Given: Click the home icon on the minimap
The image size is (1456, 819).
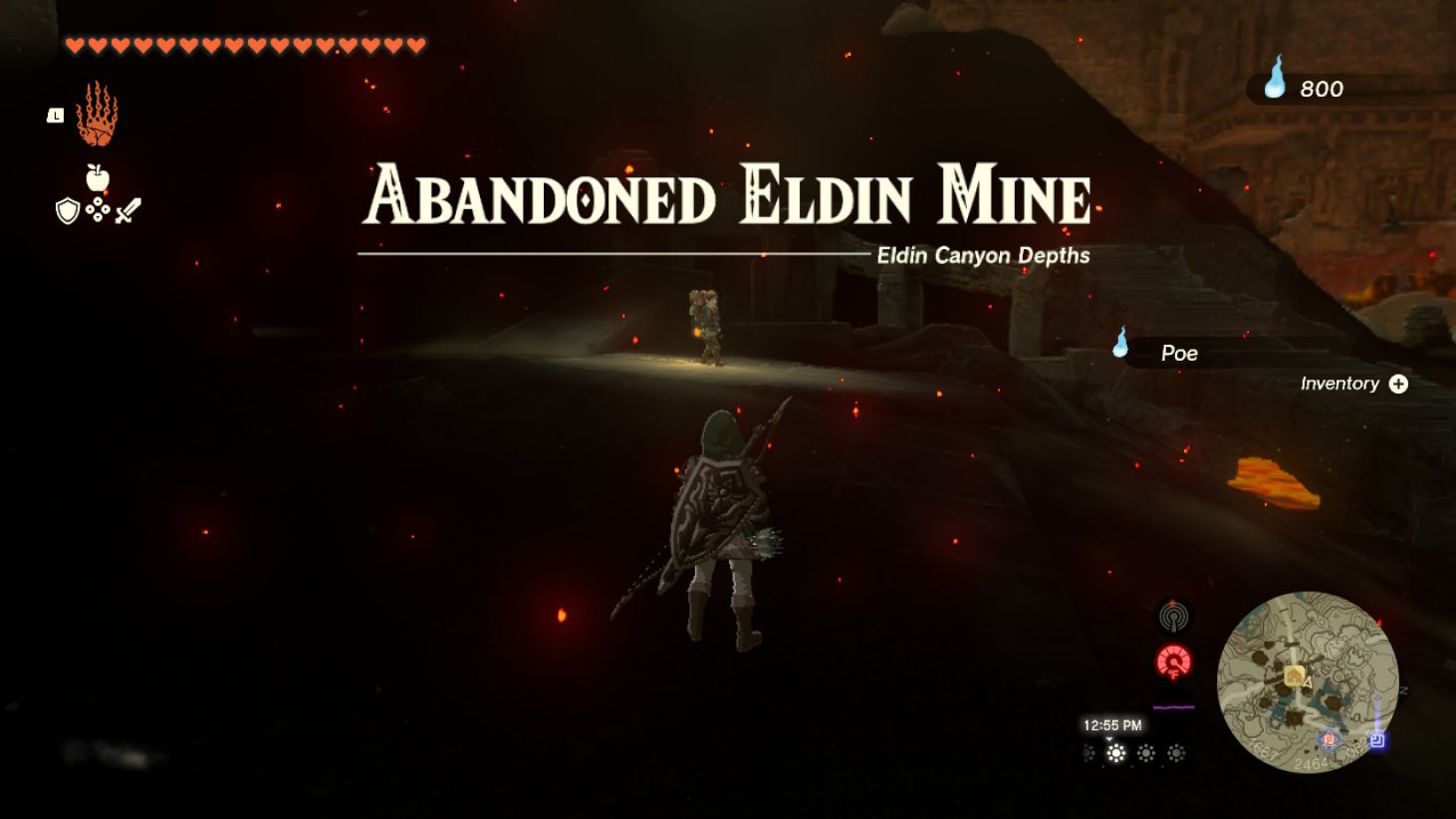Looking at the screenshot, I should [x=1294, y=675].
